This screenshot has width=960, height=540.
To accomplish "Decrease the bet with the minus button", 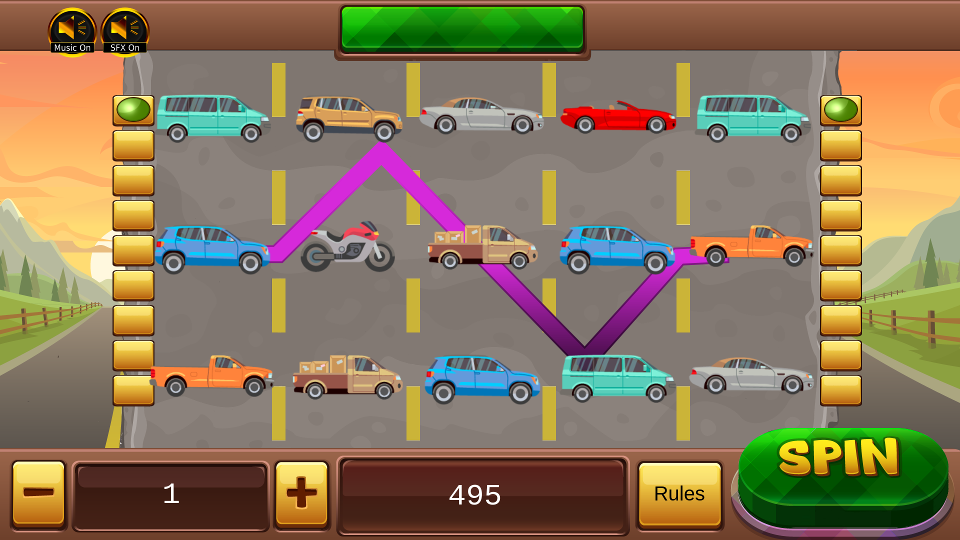I will coord(39,494).
